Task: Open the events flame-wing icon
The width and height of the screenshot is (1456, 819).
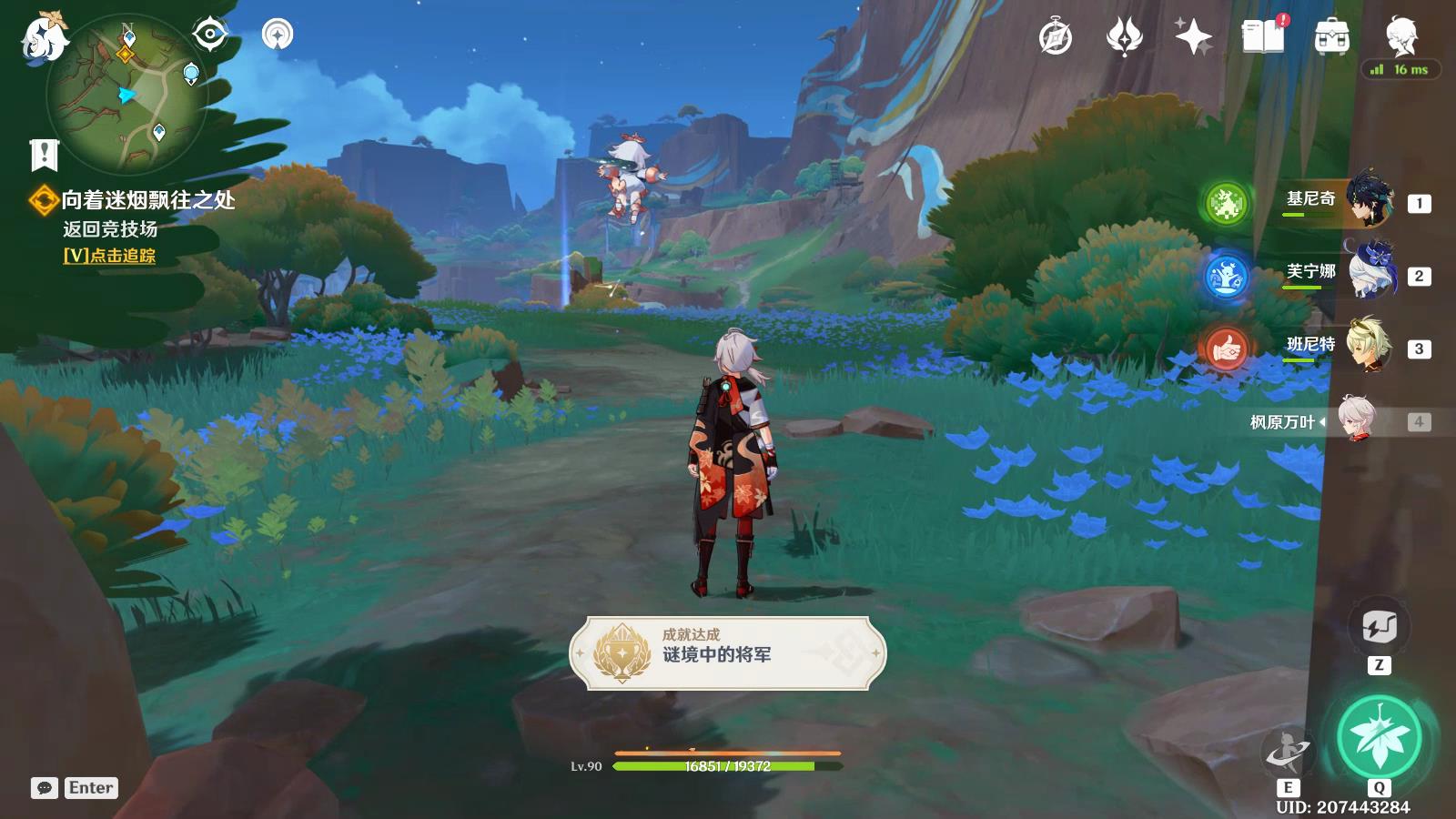Action: click(1124, 37)
